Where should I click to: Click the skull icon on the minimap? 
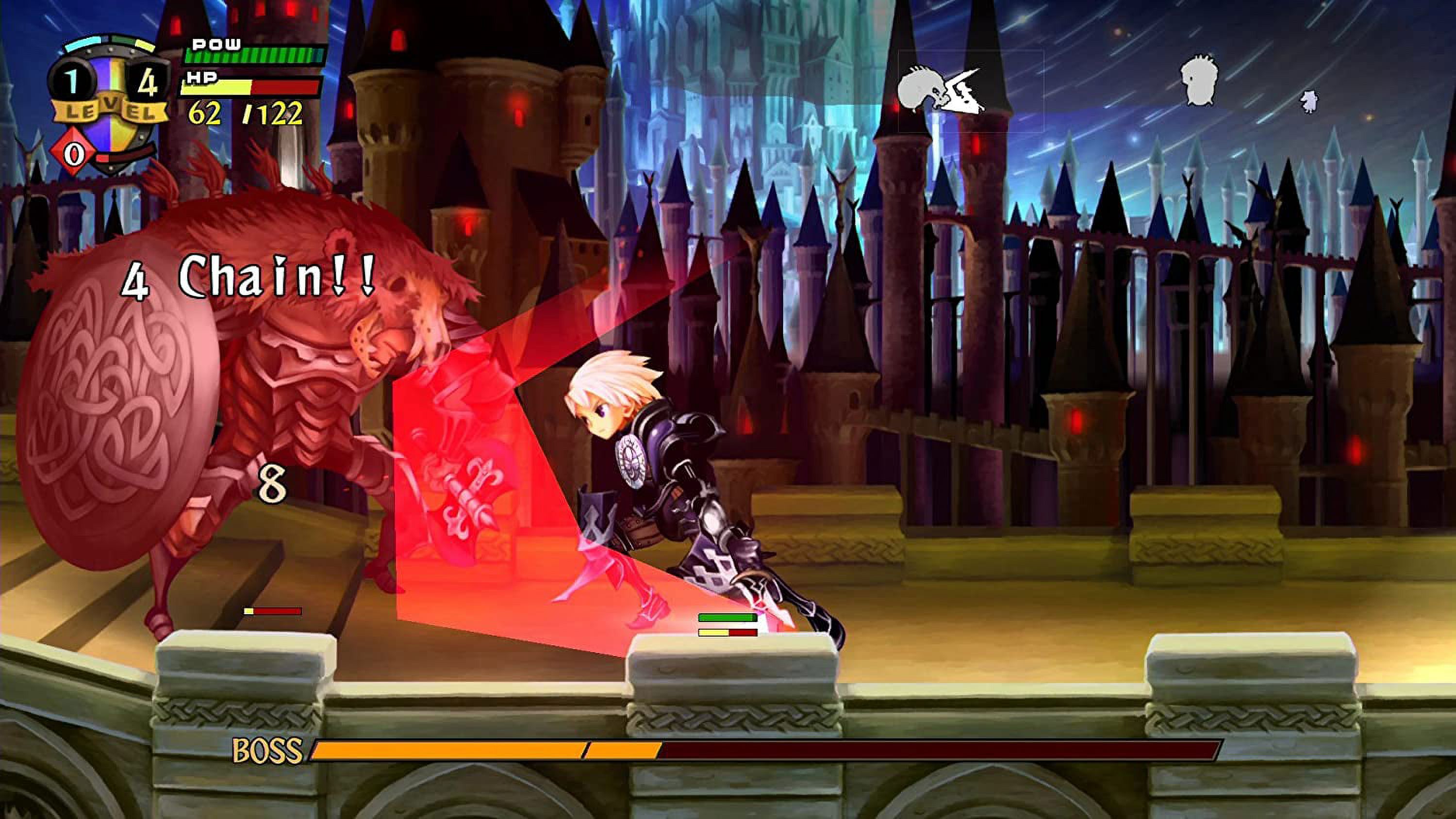pyautogui.click(x=941, y=90)
